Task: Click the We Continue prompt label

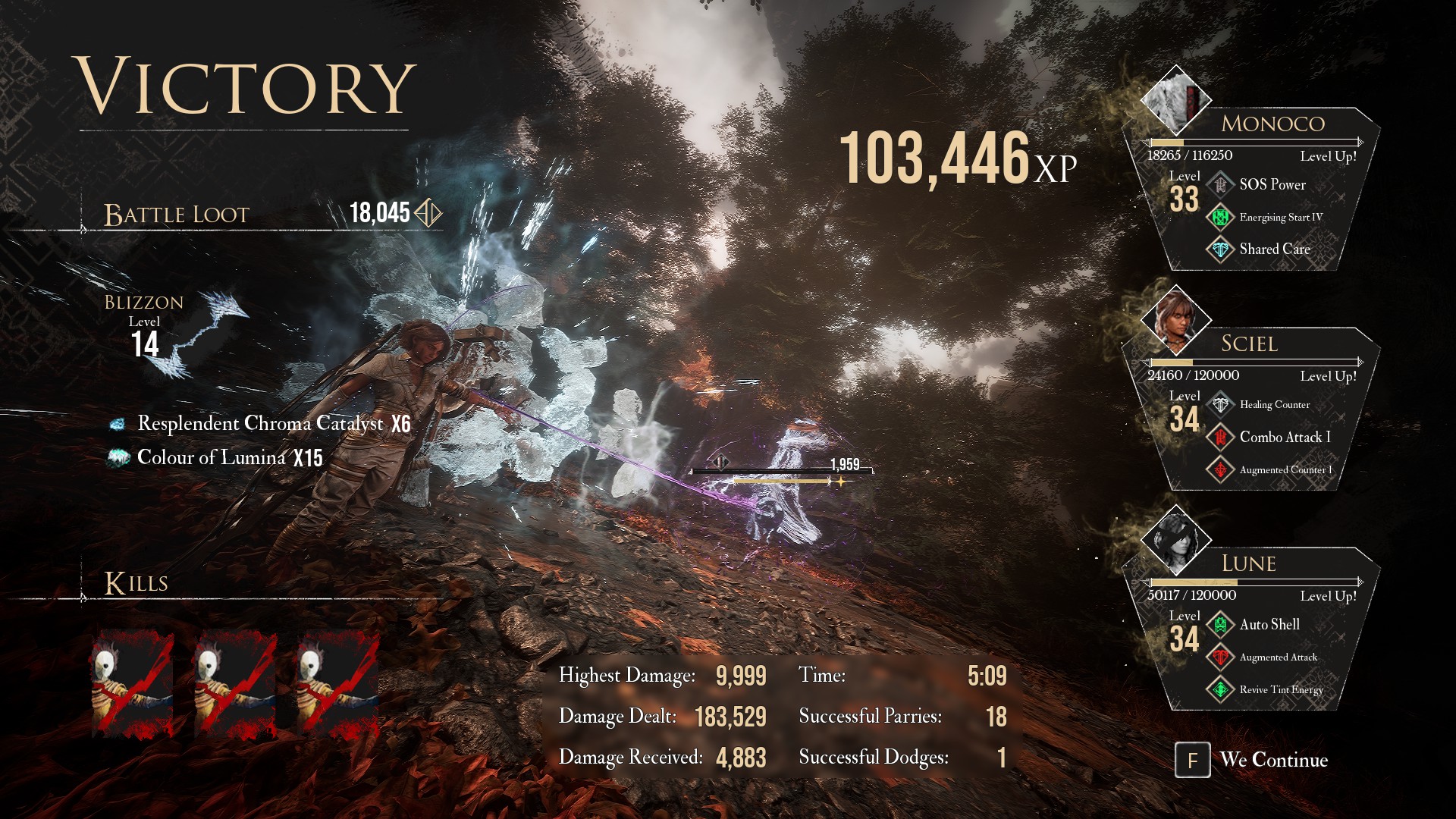Action: (x=1273, y=760)
